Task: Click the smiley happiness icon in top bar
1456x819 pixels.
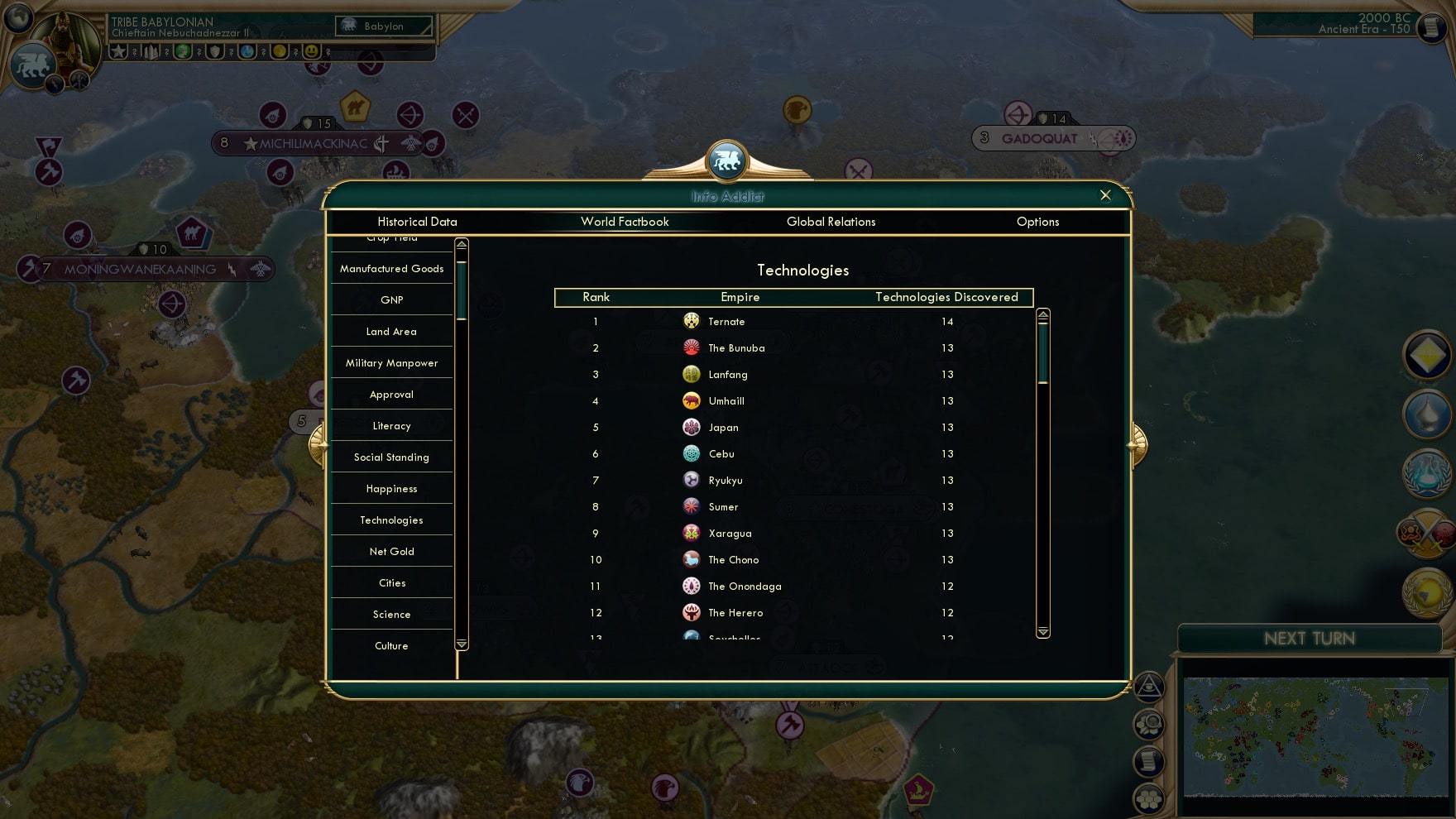Action: click(x=313, y=51)
